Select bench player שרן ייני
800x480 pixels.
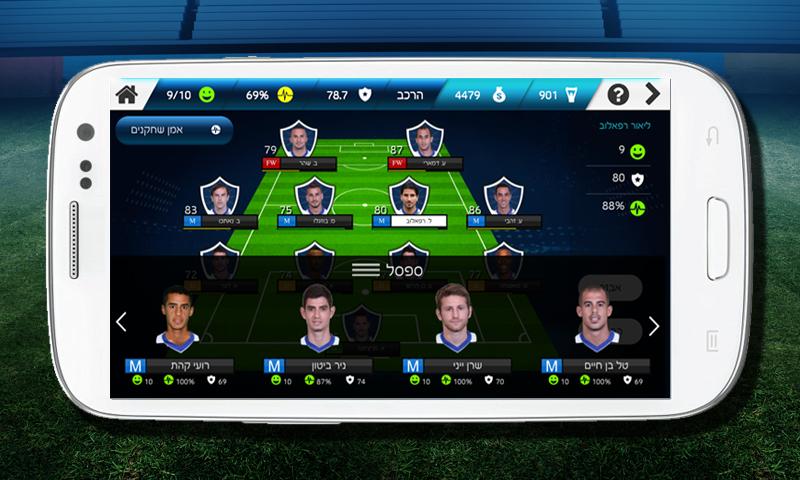[455, 330]
